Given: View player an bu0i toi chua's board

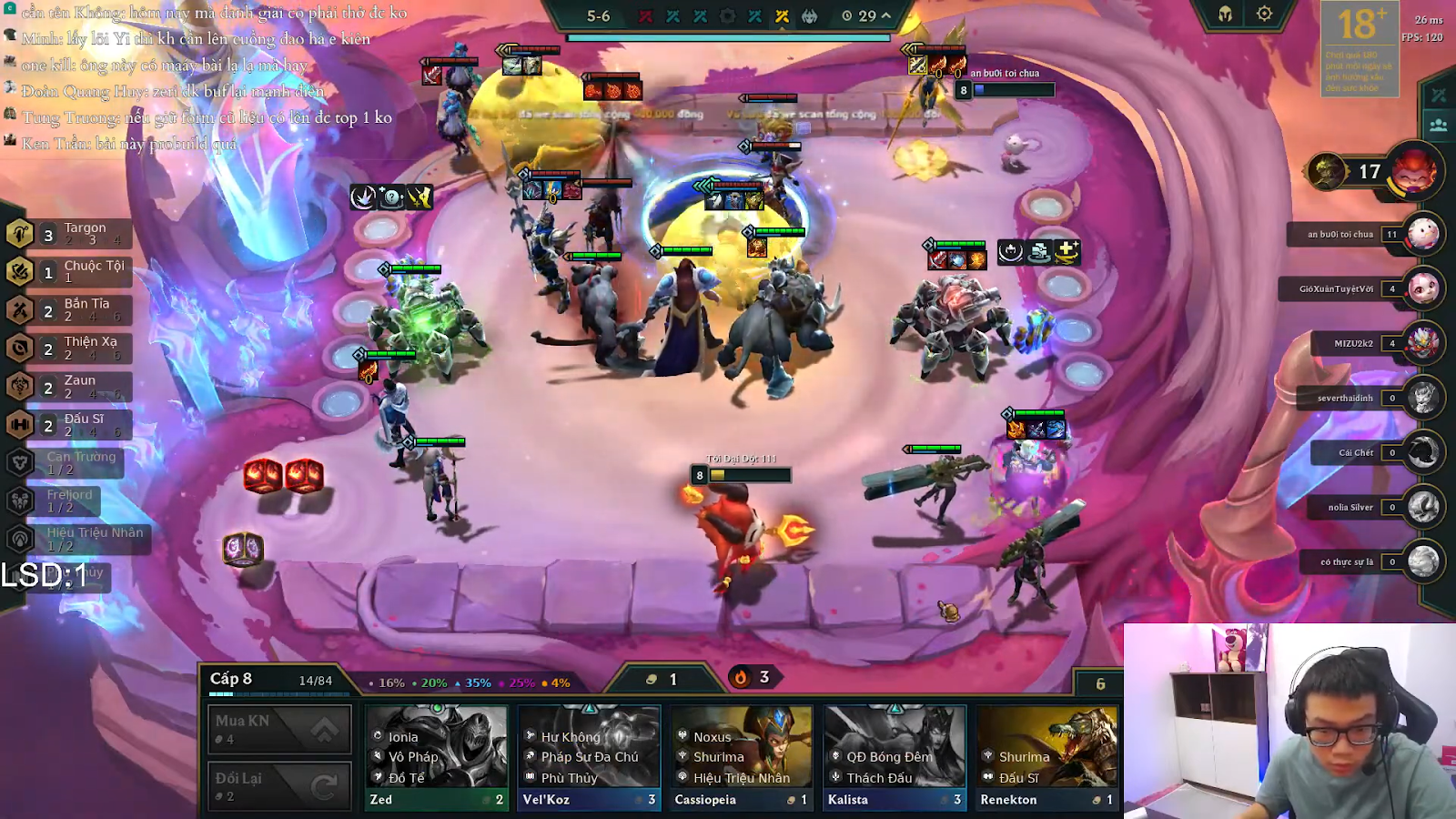Looking at the screenshot, I should pyautogui.click(x=1422, y=234).
